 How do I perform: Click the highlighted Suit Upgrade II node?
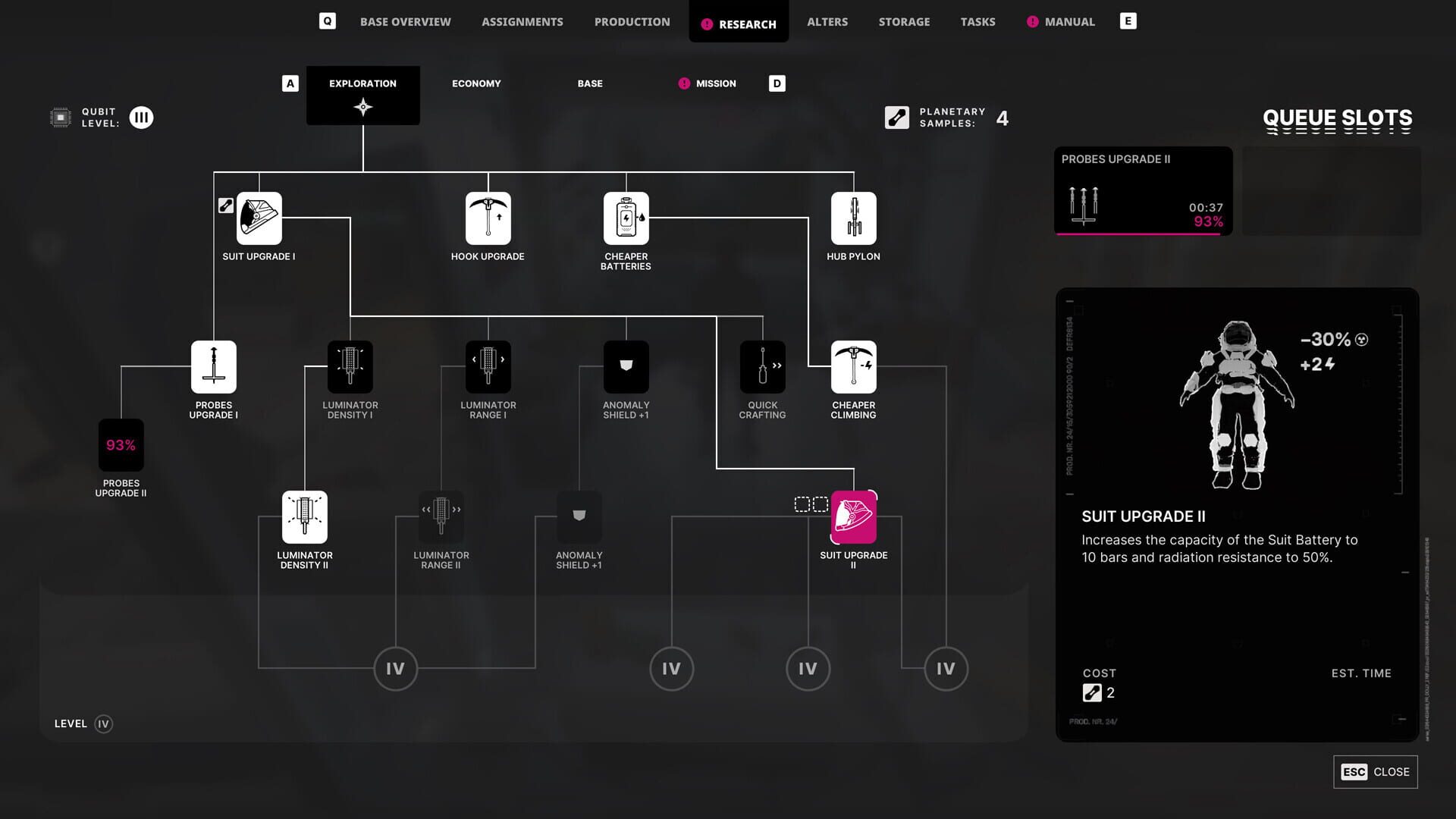[853, 516]
